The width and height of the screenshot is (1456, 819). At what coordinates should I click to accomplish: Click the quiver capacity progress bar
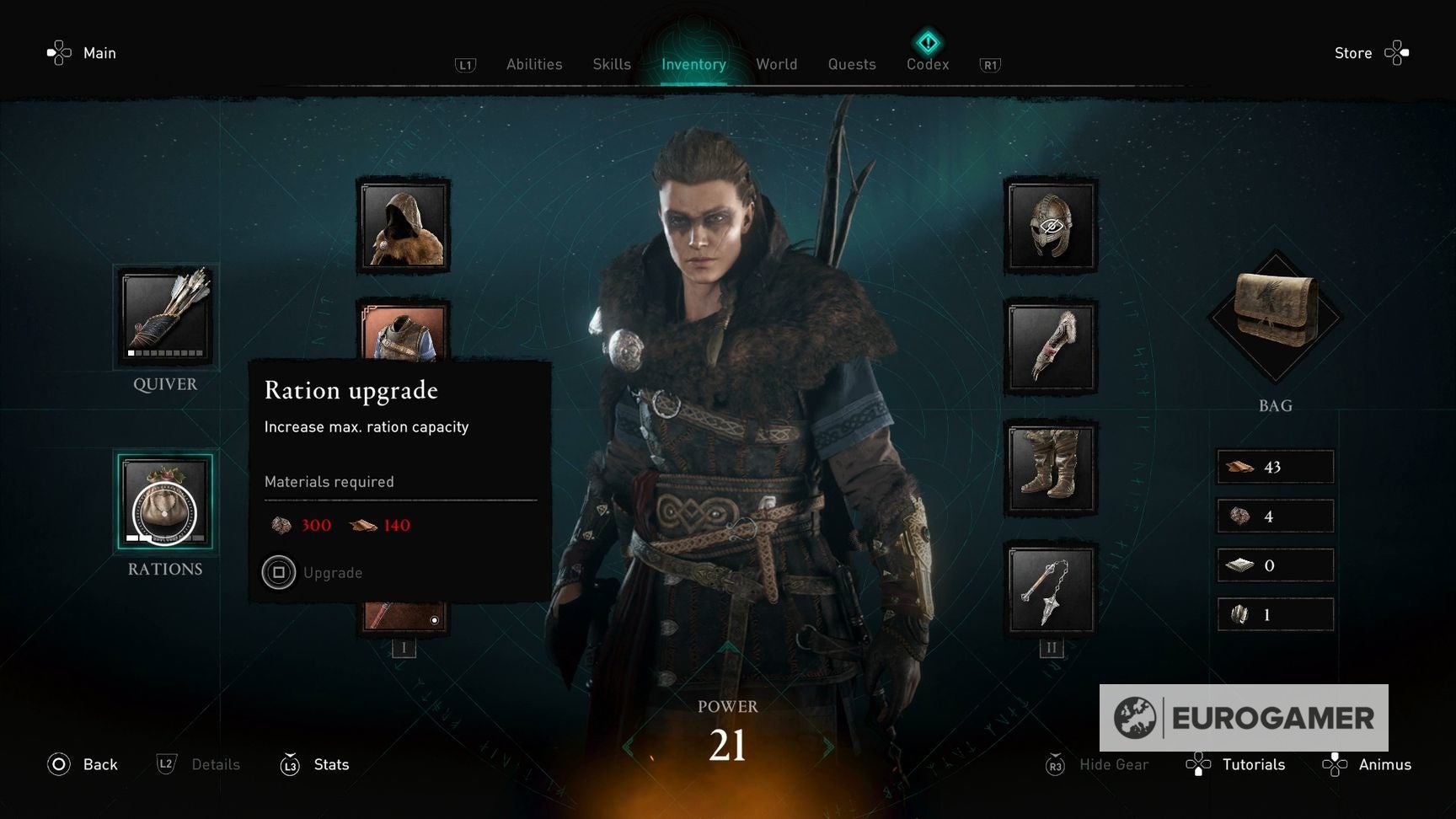click(x=165, y=355)
